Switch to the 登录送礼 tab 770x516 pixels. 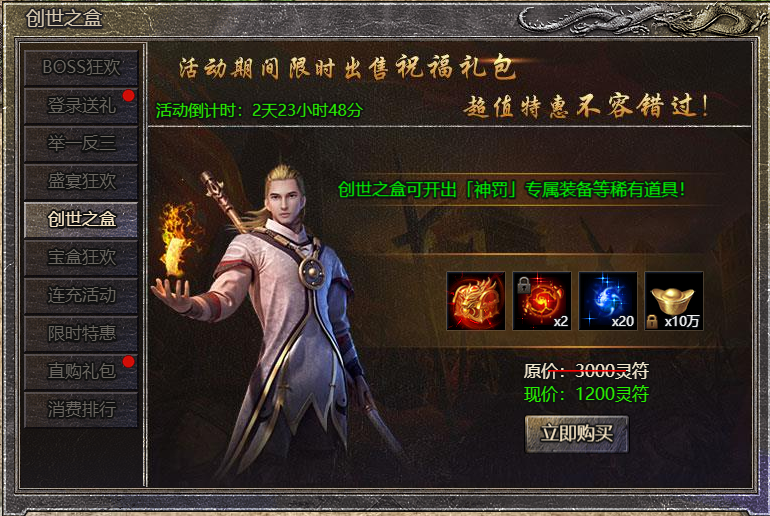[81, 105]
